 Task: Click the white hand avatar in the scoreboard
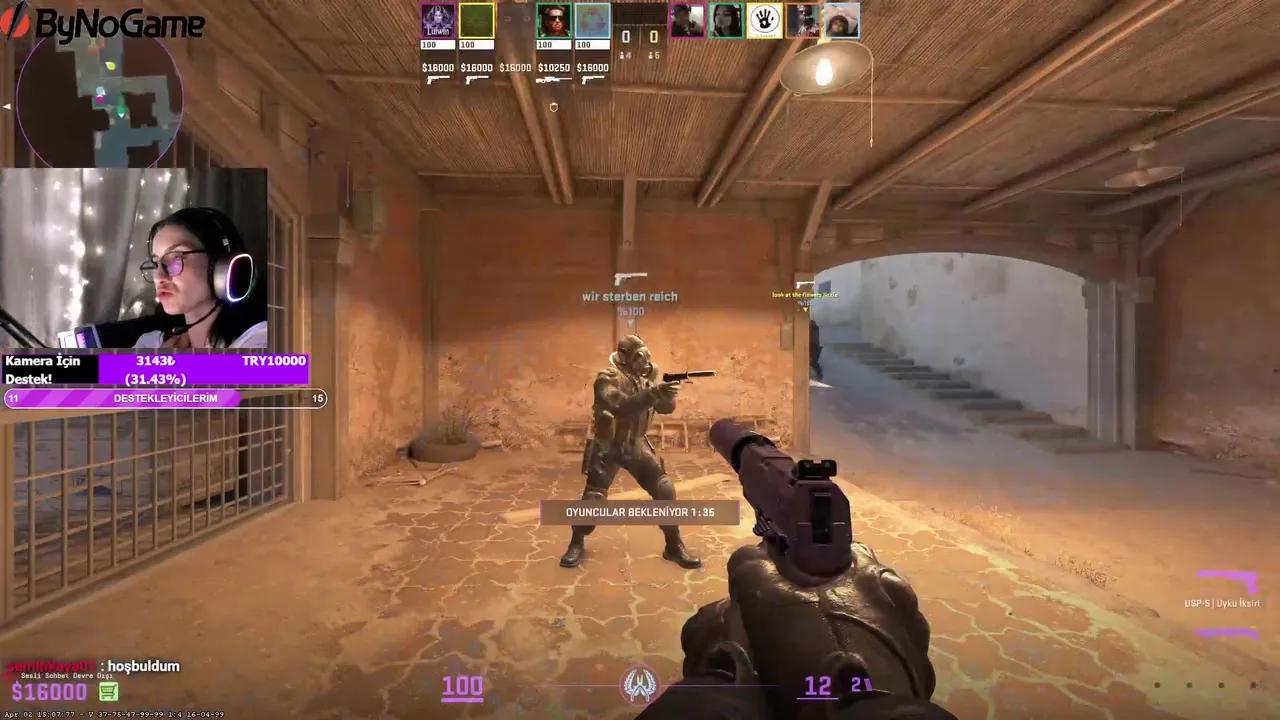pyautogui.click(x=764, y=20)
